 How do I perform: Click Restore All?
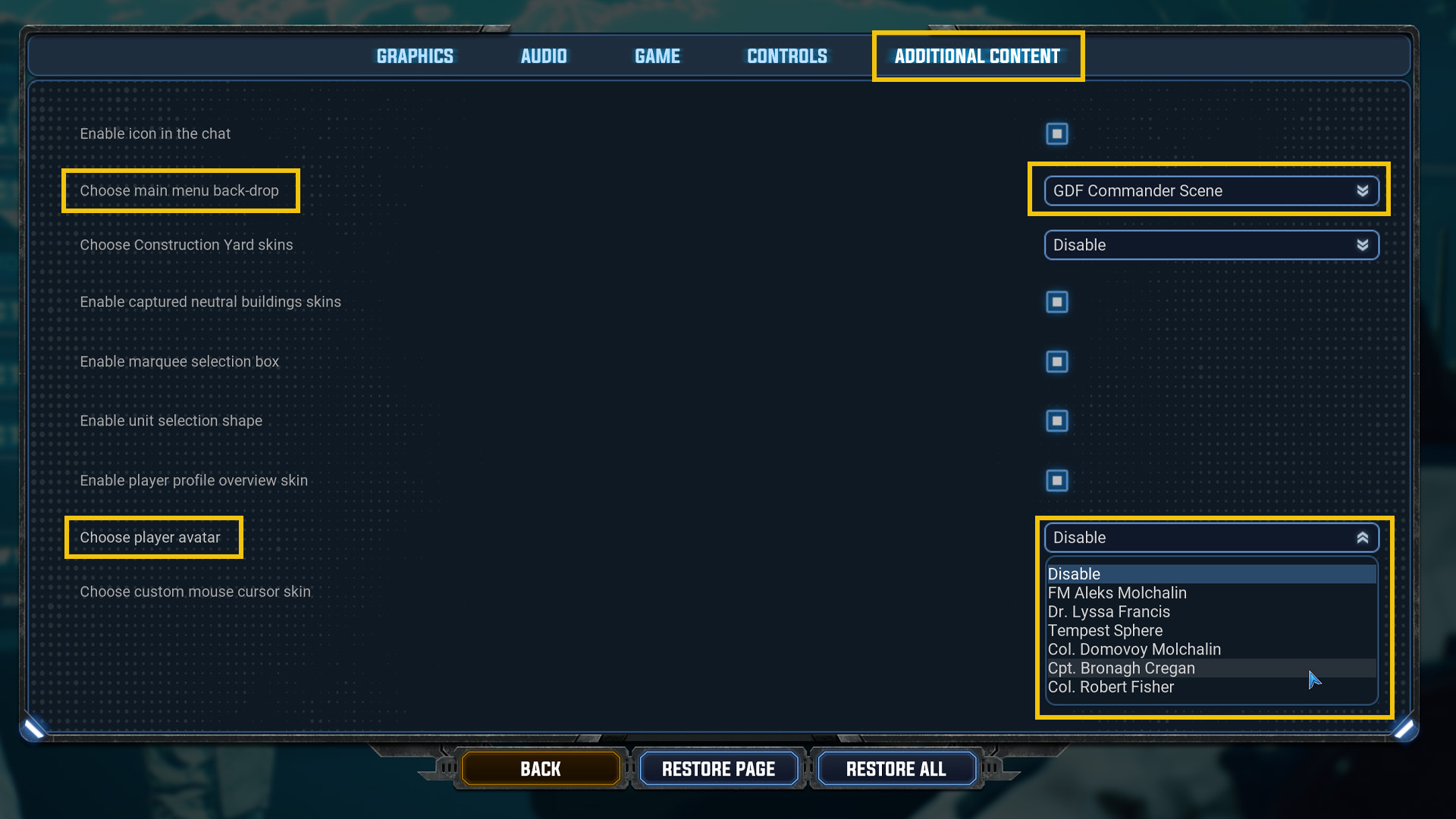896,767
